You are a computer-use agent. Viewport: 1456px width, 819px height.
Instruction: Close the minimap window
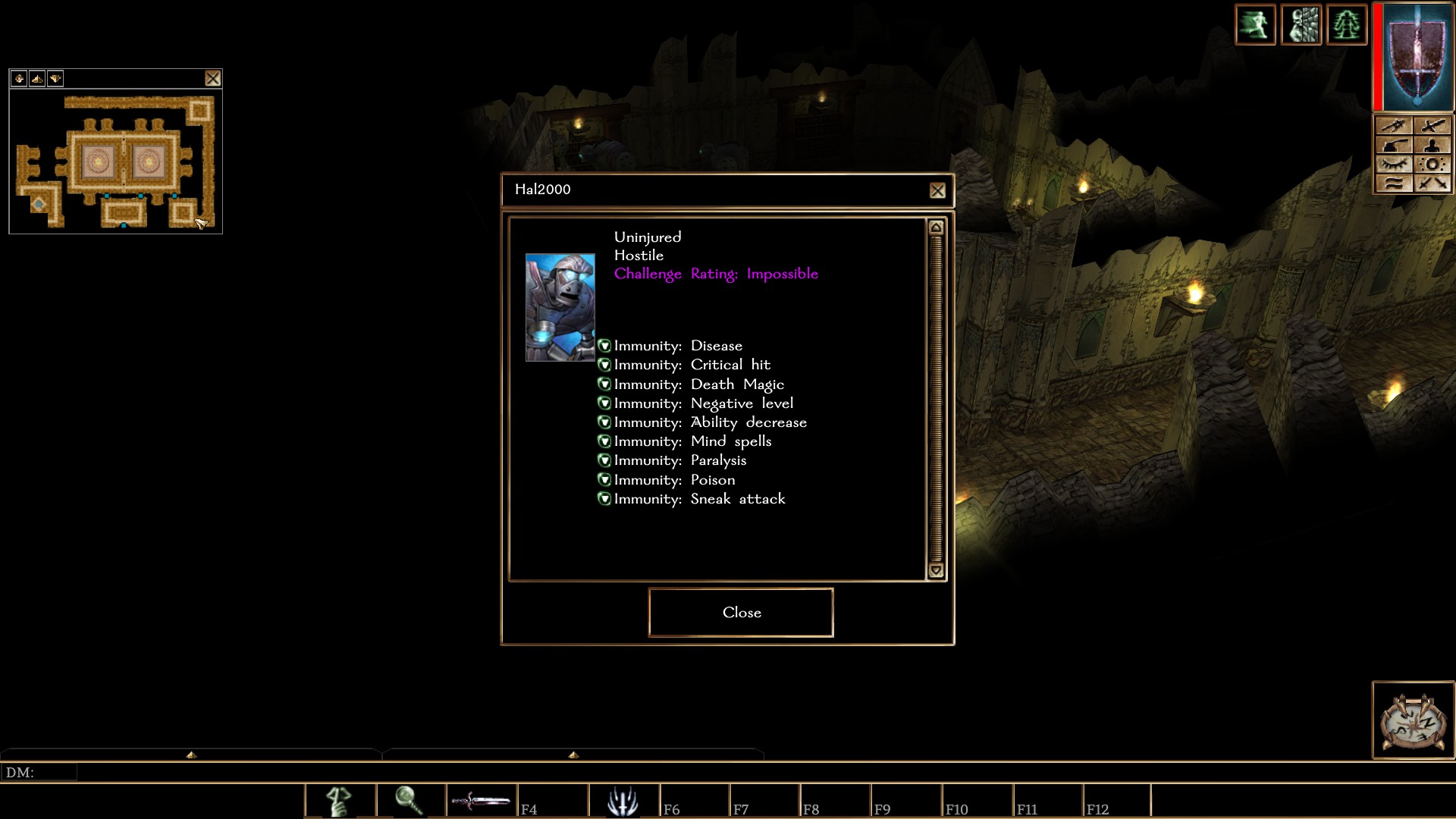[x=213, y=78]
